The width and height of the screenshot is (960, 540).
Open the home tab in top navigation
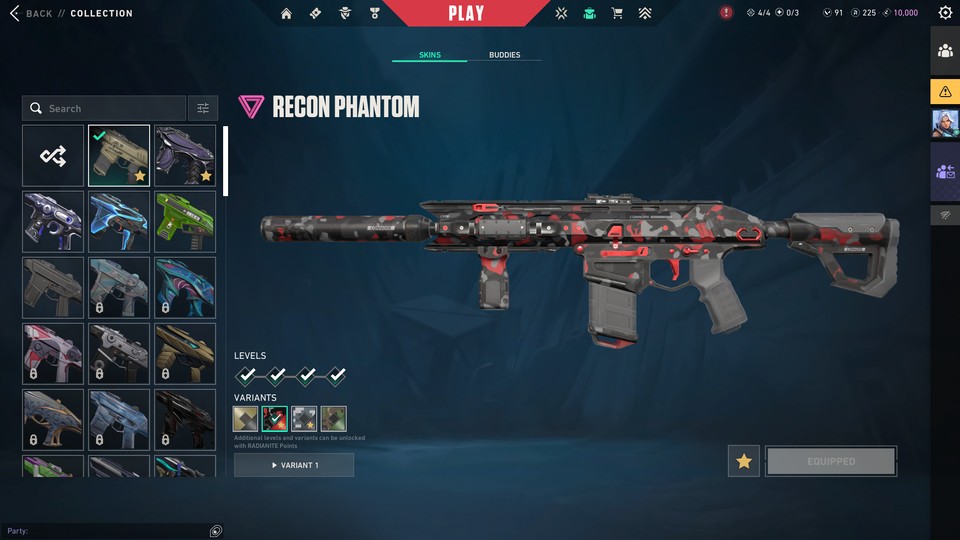click(287, 13)
